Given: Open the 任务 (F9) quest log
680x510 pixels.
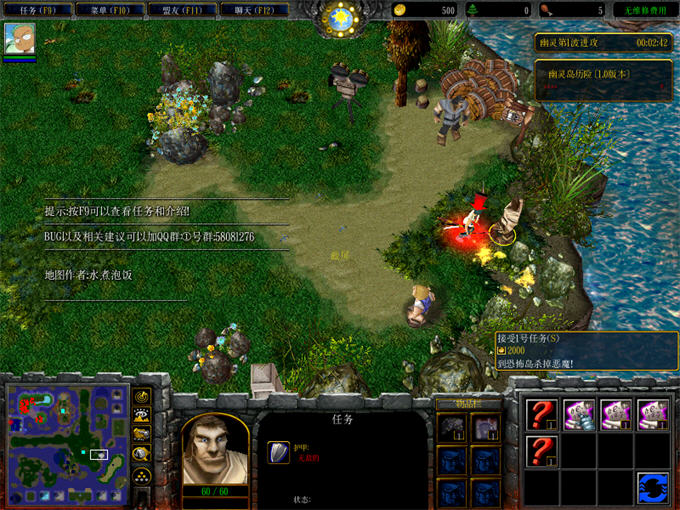Looking at the screenshot, I should (x=38, y=10).
